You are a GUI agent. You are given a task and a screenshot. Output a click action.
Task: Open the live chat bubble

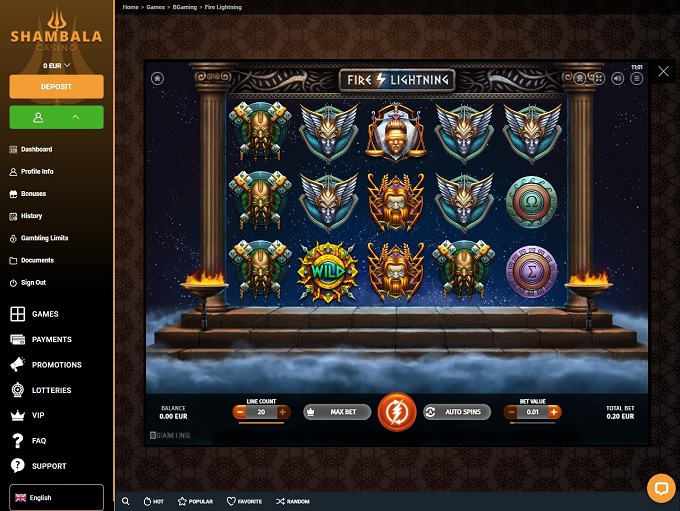pos(661,488)
